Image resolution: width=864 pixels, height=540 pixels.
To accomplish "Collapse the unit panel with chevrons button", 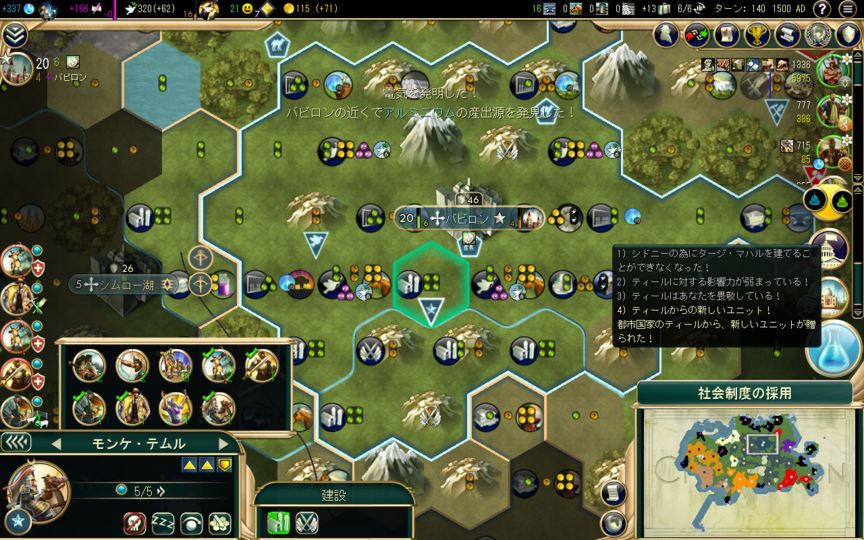I will coord(17,442).
